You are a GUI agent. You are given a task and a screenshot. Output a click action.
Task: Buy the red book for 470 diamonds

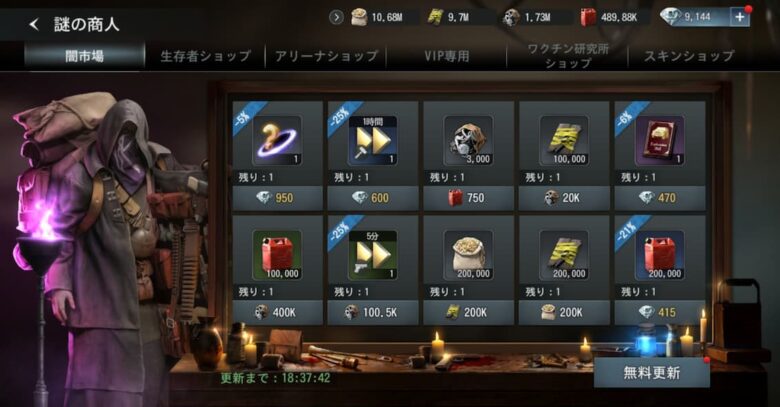pos(659,198)
